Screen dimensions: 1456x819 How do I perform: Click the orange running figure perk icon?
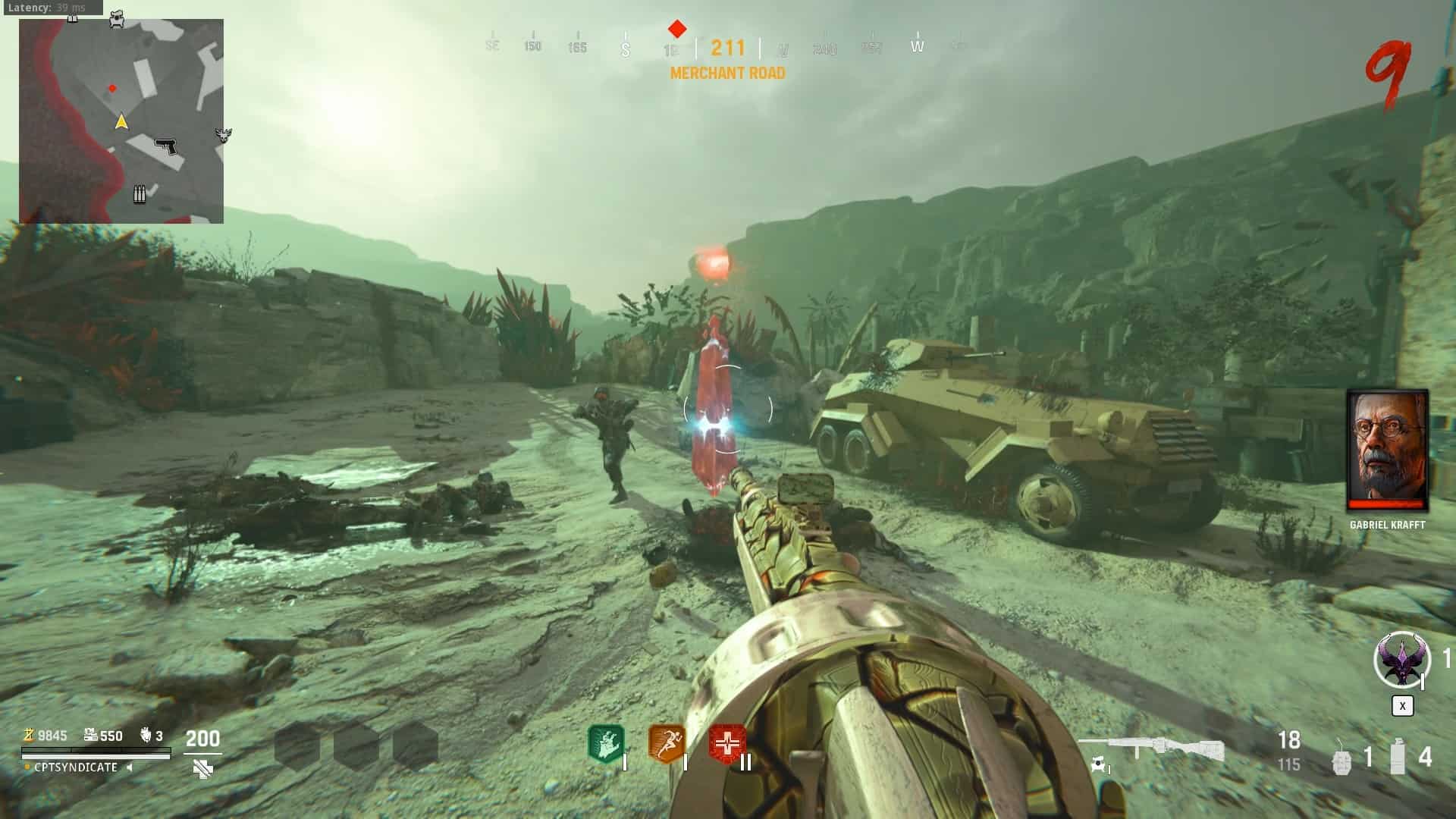667,743
